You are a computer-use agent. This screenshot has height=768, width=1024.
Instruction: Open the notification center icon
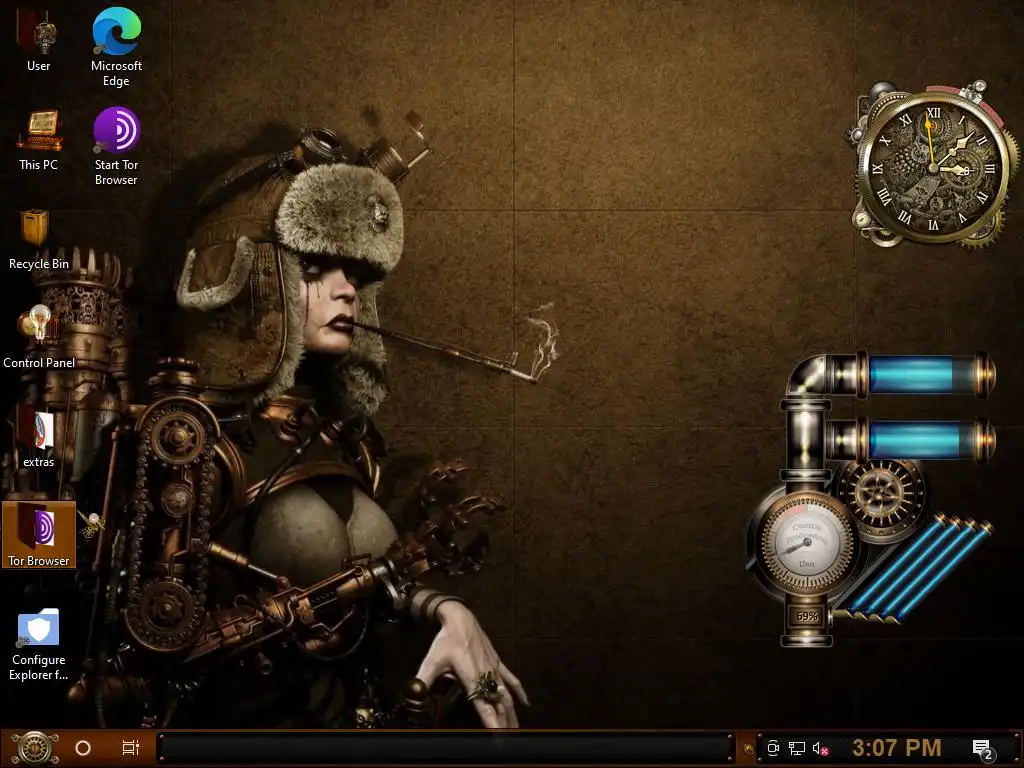982,748
